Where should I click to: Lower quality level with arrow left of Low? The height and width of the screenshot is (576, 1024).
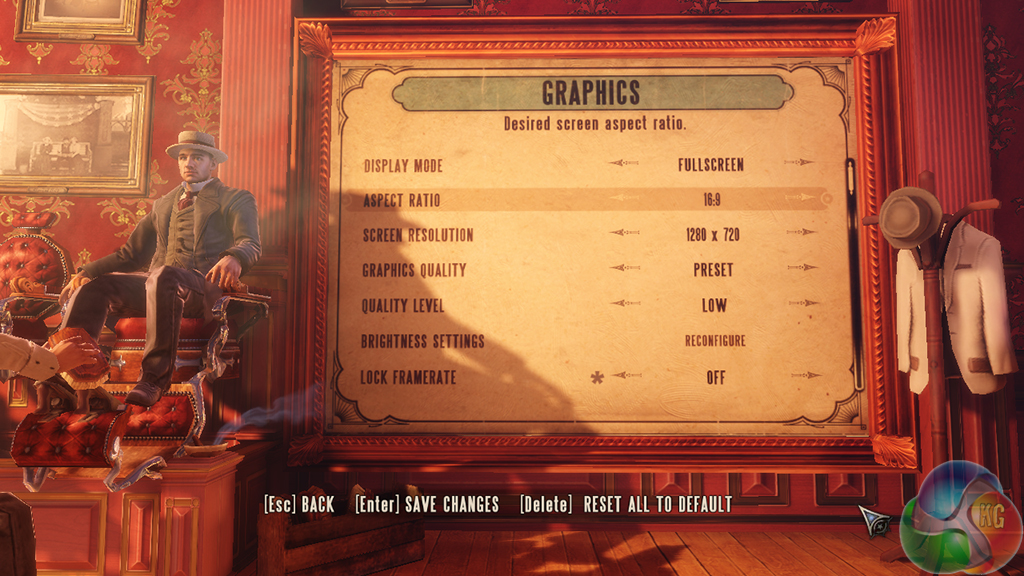click(625, 303)
